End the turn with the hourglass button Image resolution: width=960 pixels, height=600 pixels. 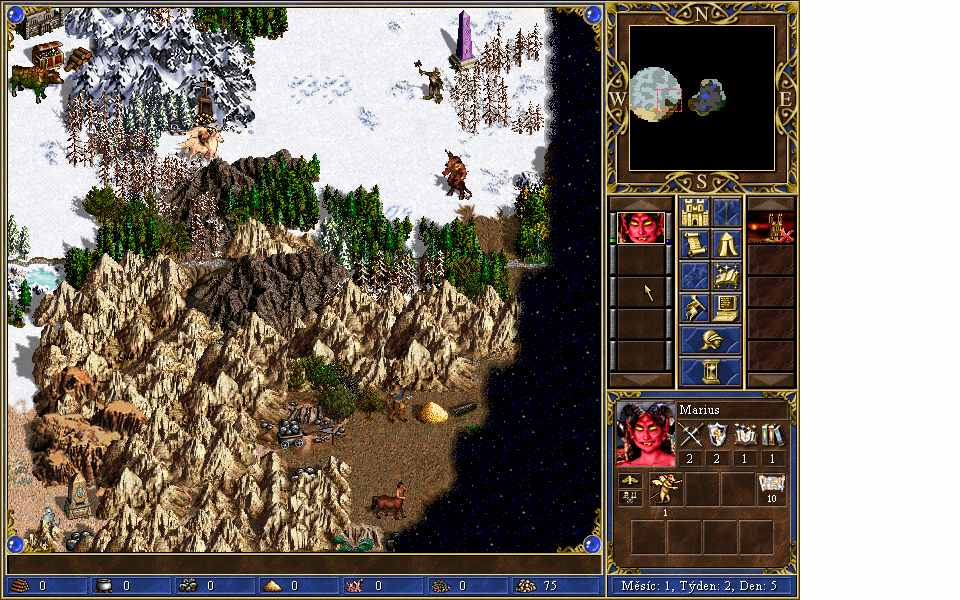711,372
